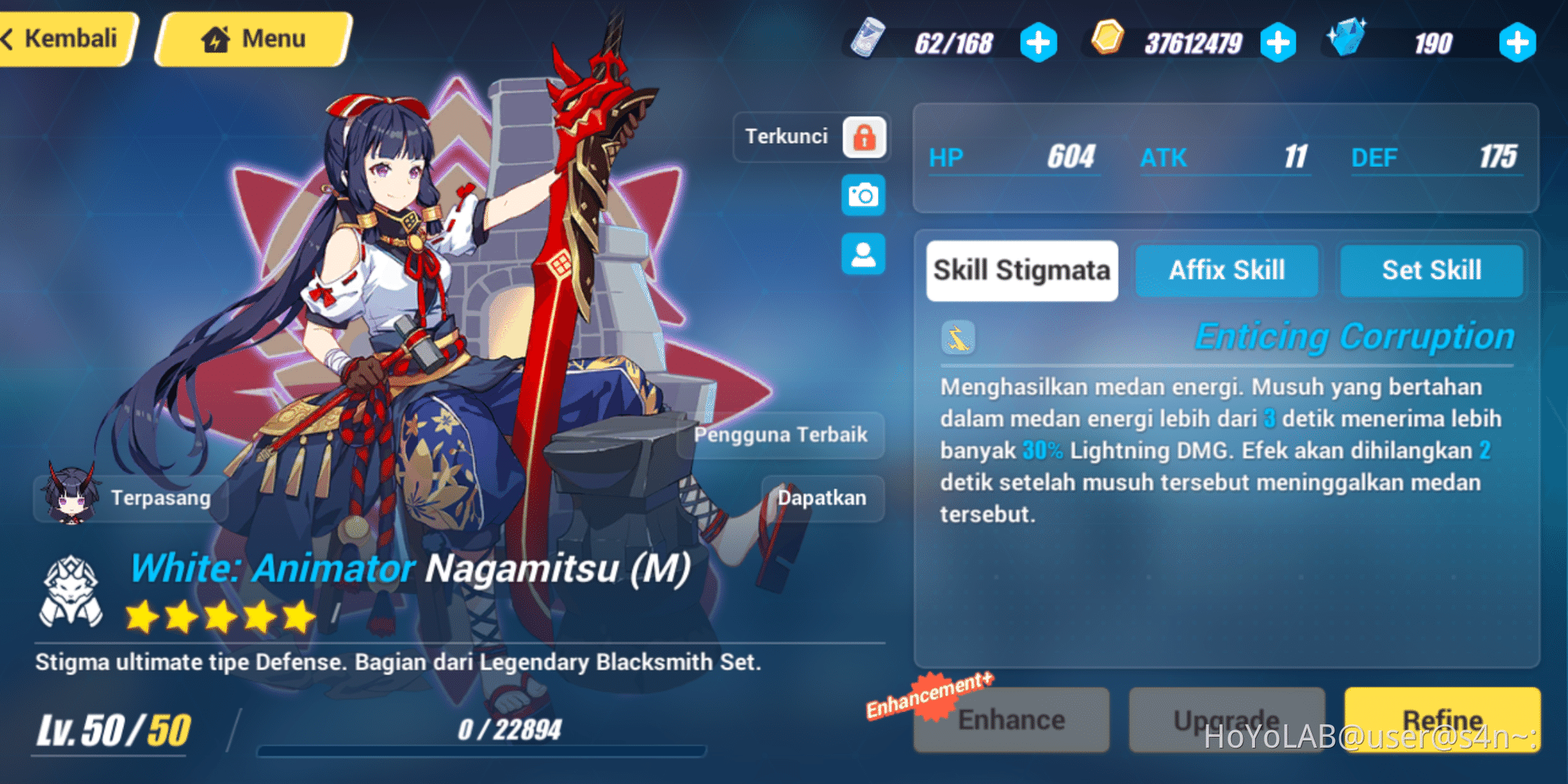The width and height of the screenshot is (1568, 784).
Task: Open the stamina refill with the plus icon
Action: [1039, 43]
